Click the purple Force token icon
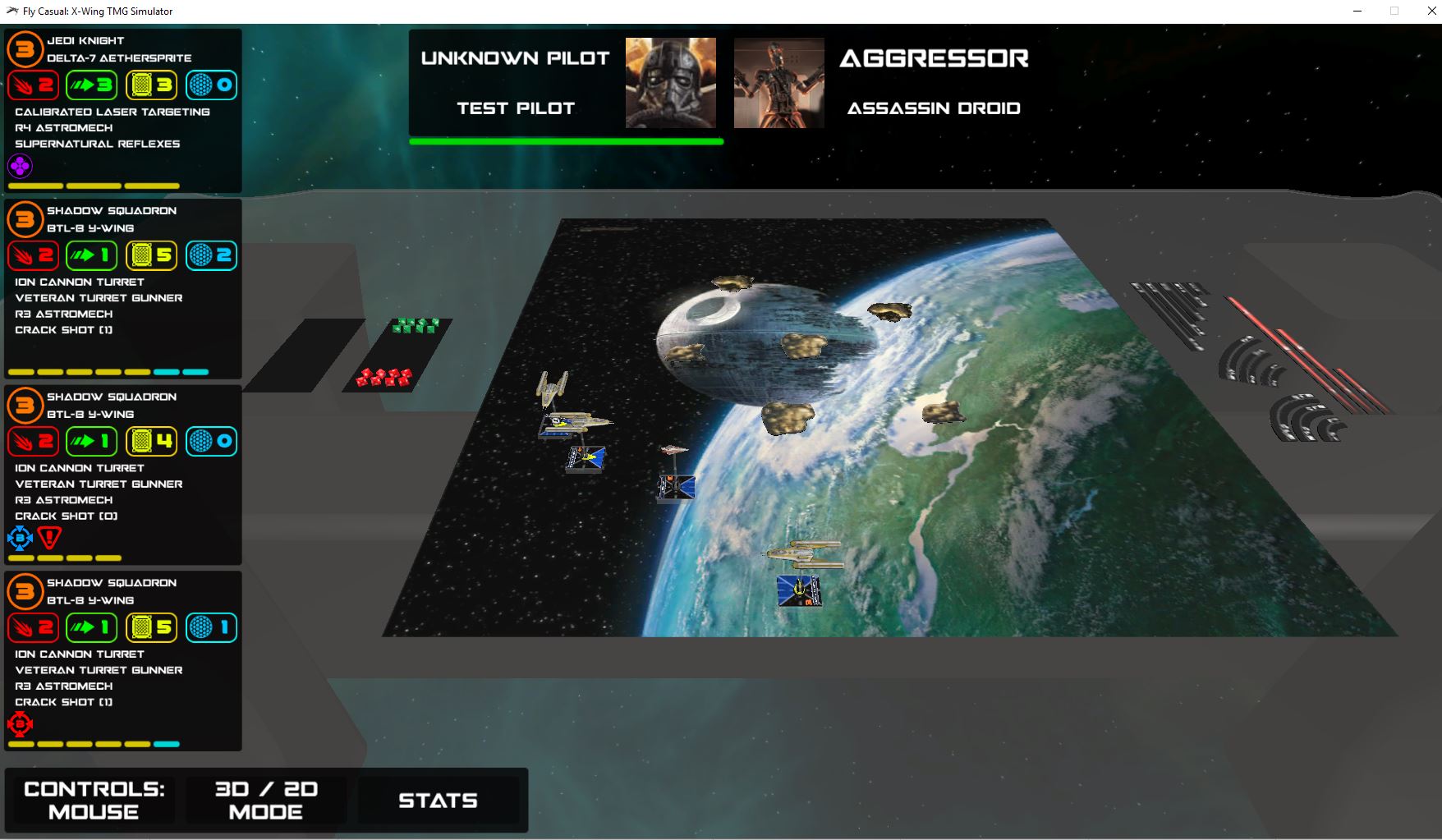 coord(20,167)
